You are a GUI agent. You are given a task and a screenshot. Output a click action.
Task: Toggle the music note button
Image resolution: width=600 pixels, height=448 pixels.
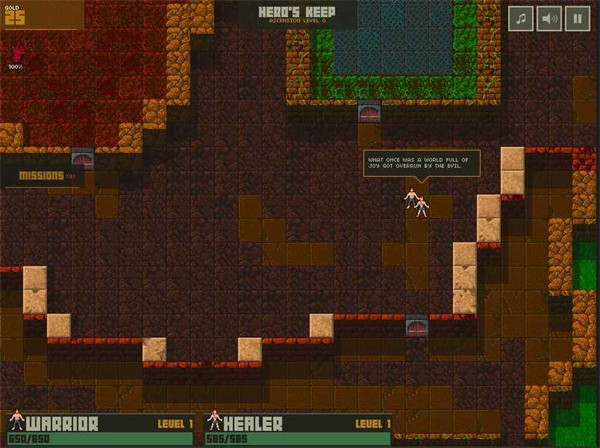point(521,18)
